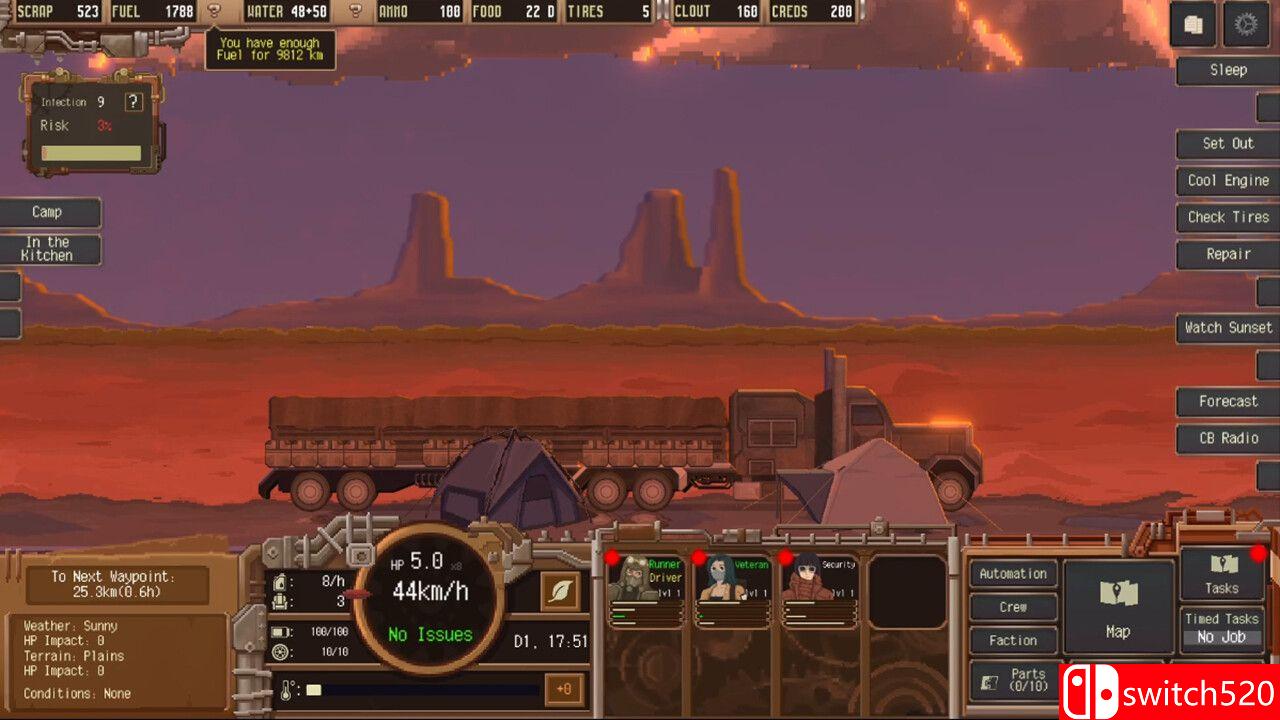Open the journal book icon top right
This screenshot has width=1280, height=720.
click(x=1193, y=24)
